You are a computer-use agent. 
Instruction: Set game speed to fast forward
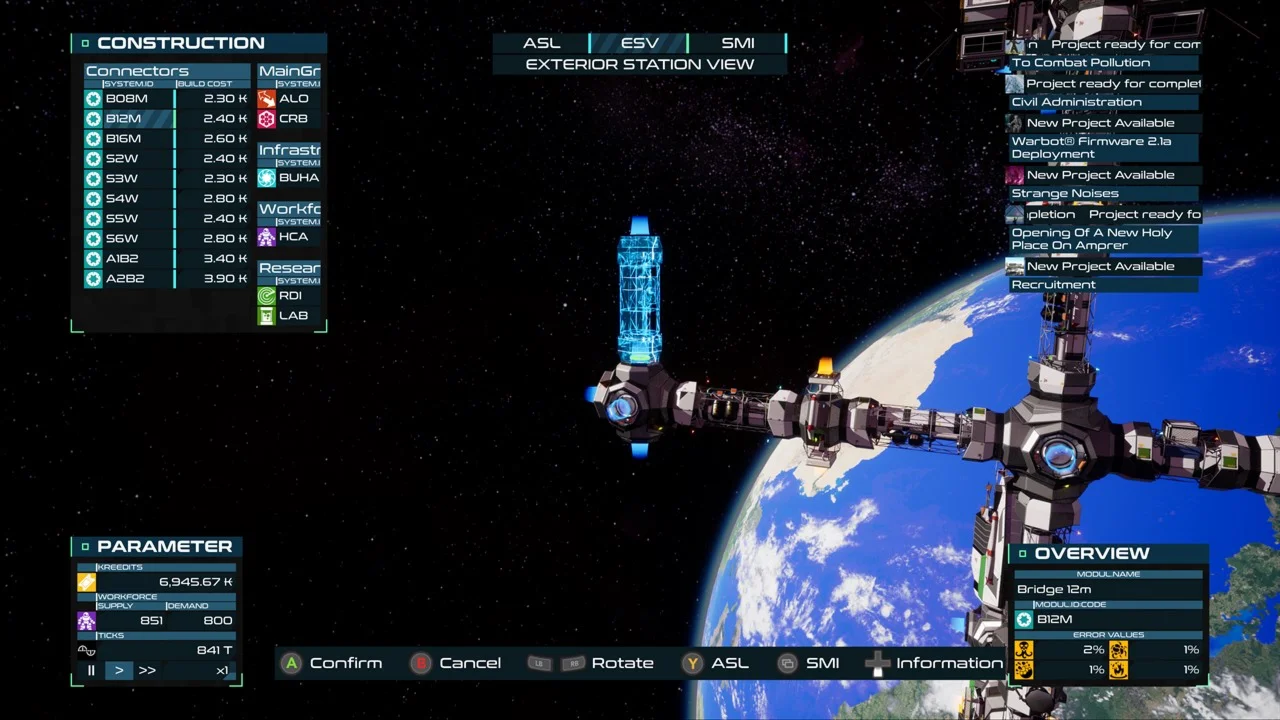pos(147,670)
